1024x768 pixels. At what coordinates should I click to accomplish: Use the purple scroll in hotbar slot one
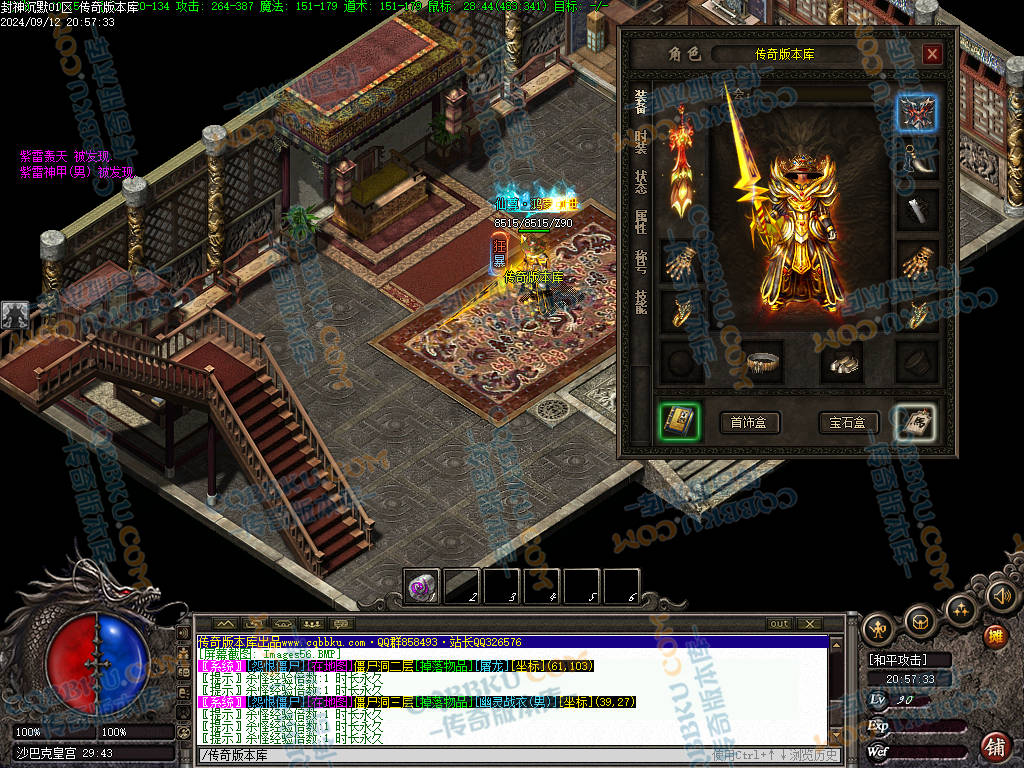pos(421,587)
